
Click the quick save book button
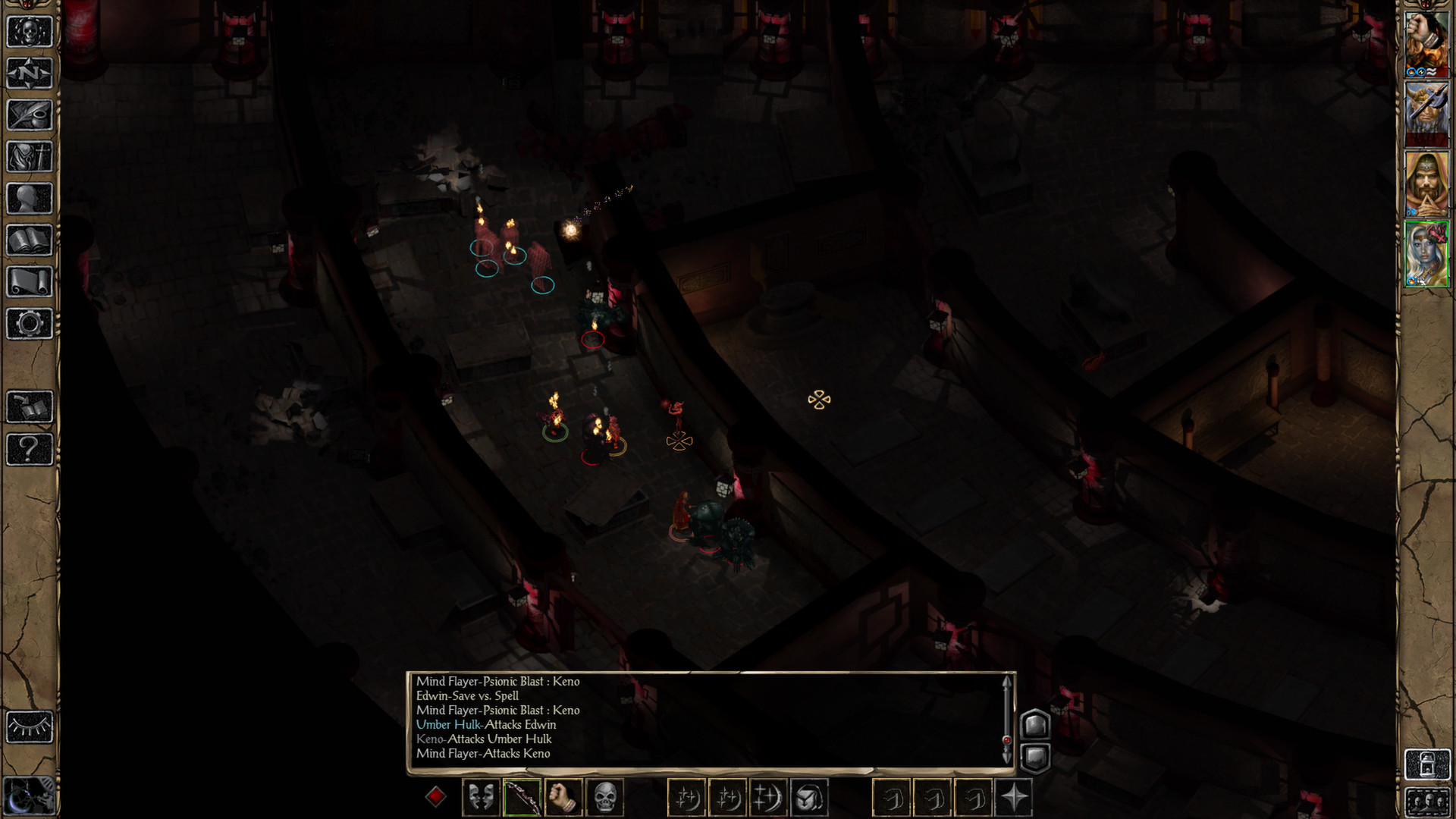tap(30, 407)
